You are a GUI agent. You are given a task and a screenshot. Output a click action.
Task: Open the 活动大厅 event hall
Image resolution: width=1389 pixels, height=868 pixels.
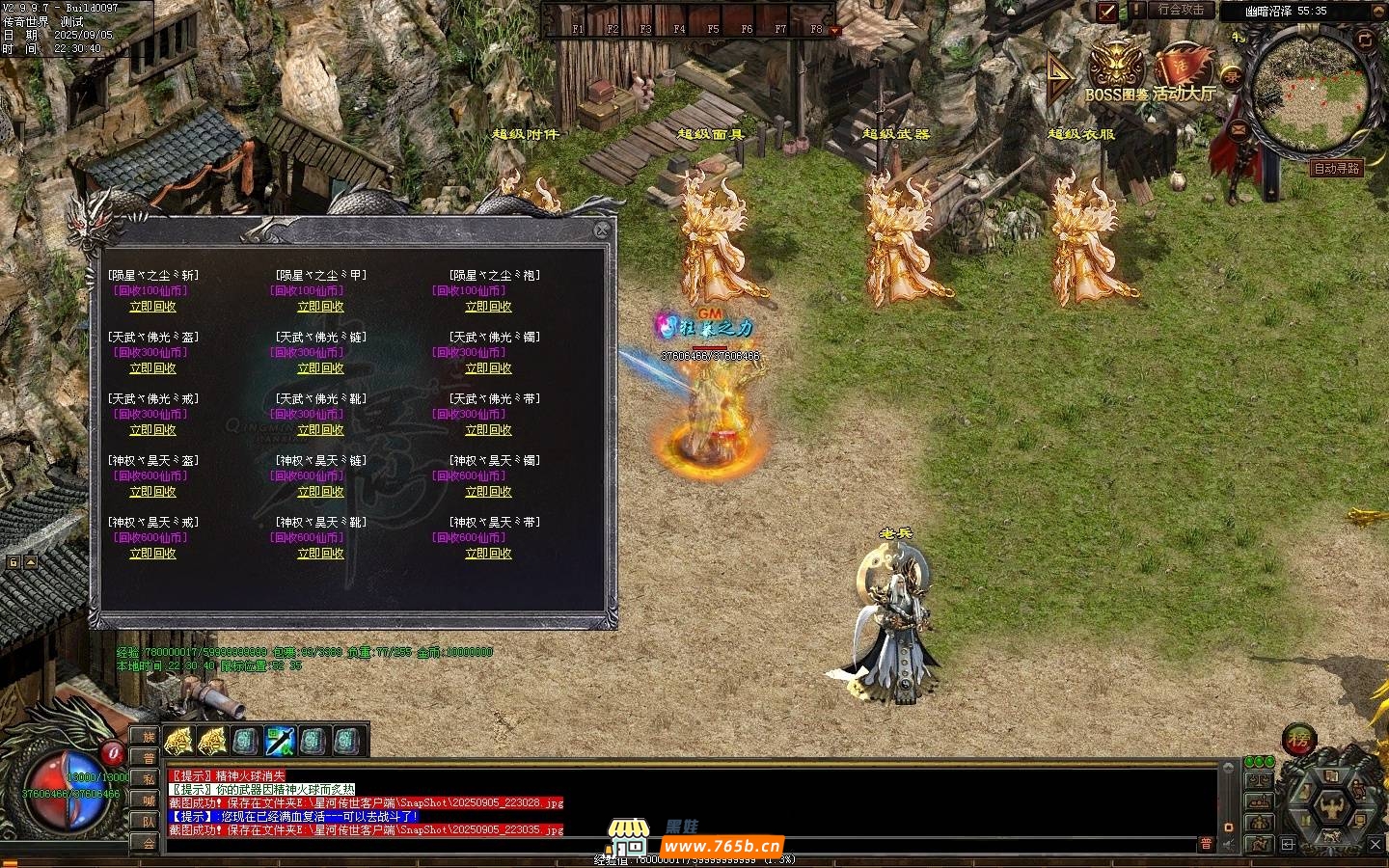tap(1183, 72)
